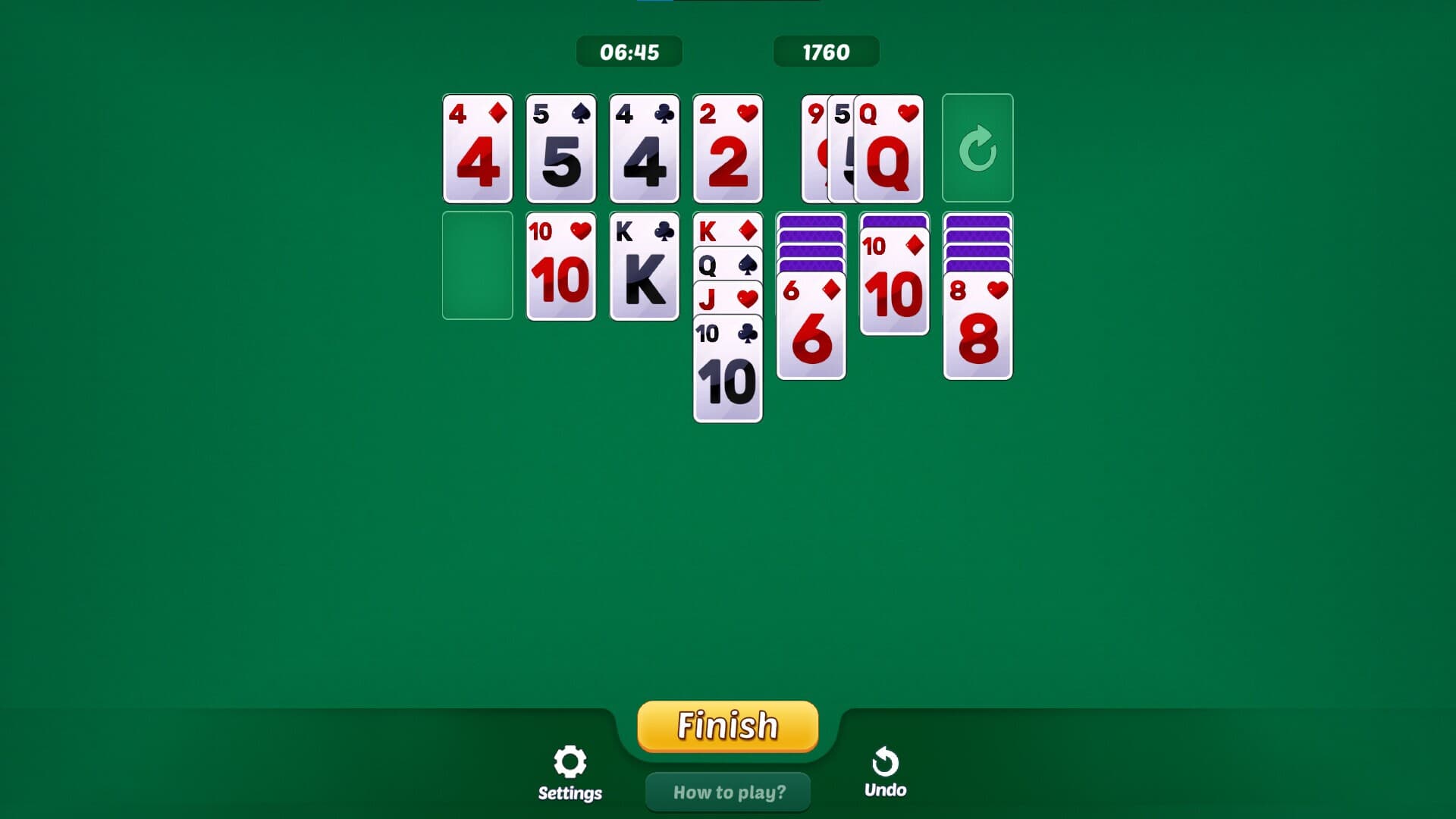Select the 10 of clubs at stack bottom
The image size is (1456, 819).
727,372
